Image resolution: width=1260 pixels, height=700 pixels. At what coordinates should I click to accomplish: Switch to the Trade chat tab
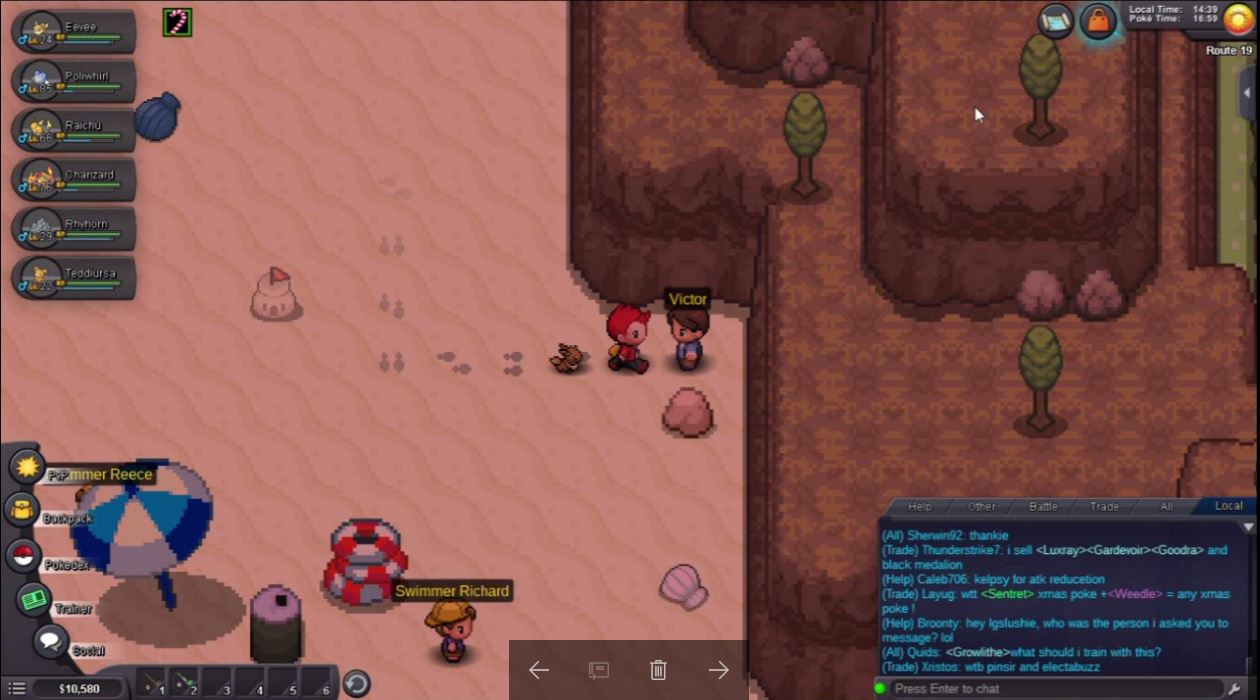click(1104, 507)
